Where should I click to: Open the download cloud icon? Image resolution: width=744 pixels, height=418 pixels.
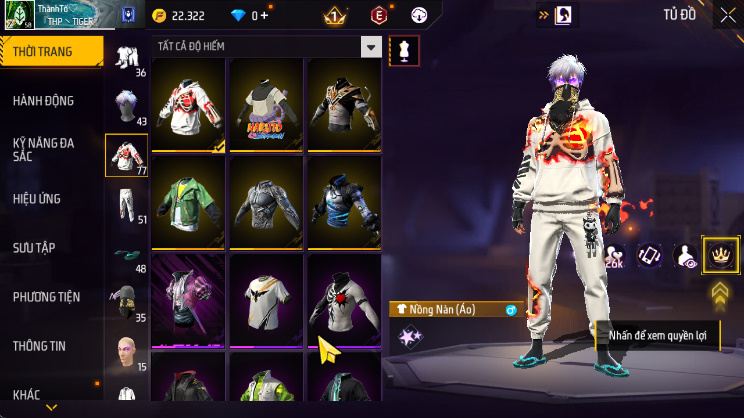[x=420, y=15]
